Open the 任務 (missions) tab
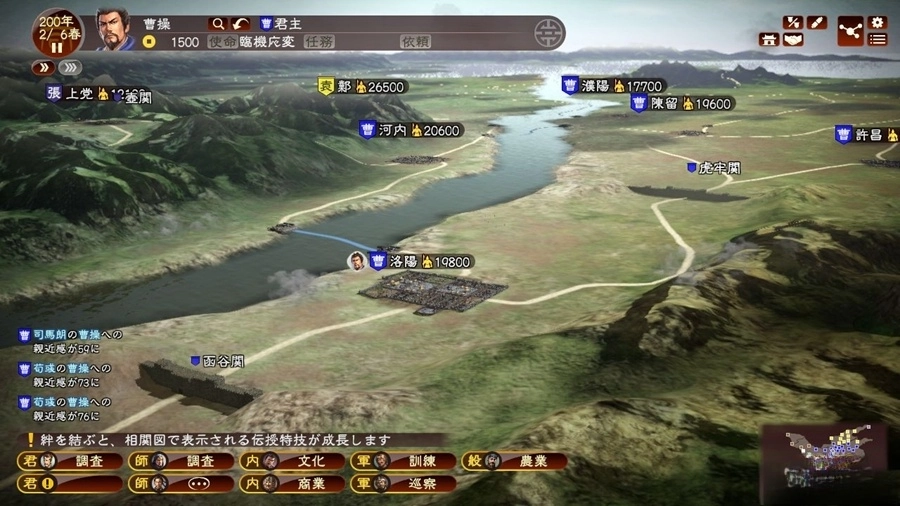The height and width of the screenshot is (506, 900). point(320,42)
